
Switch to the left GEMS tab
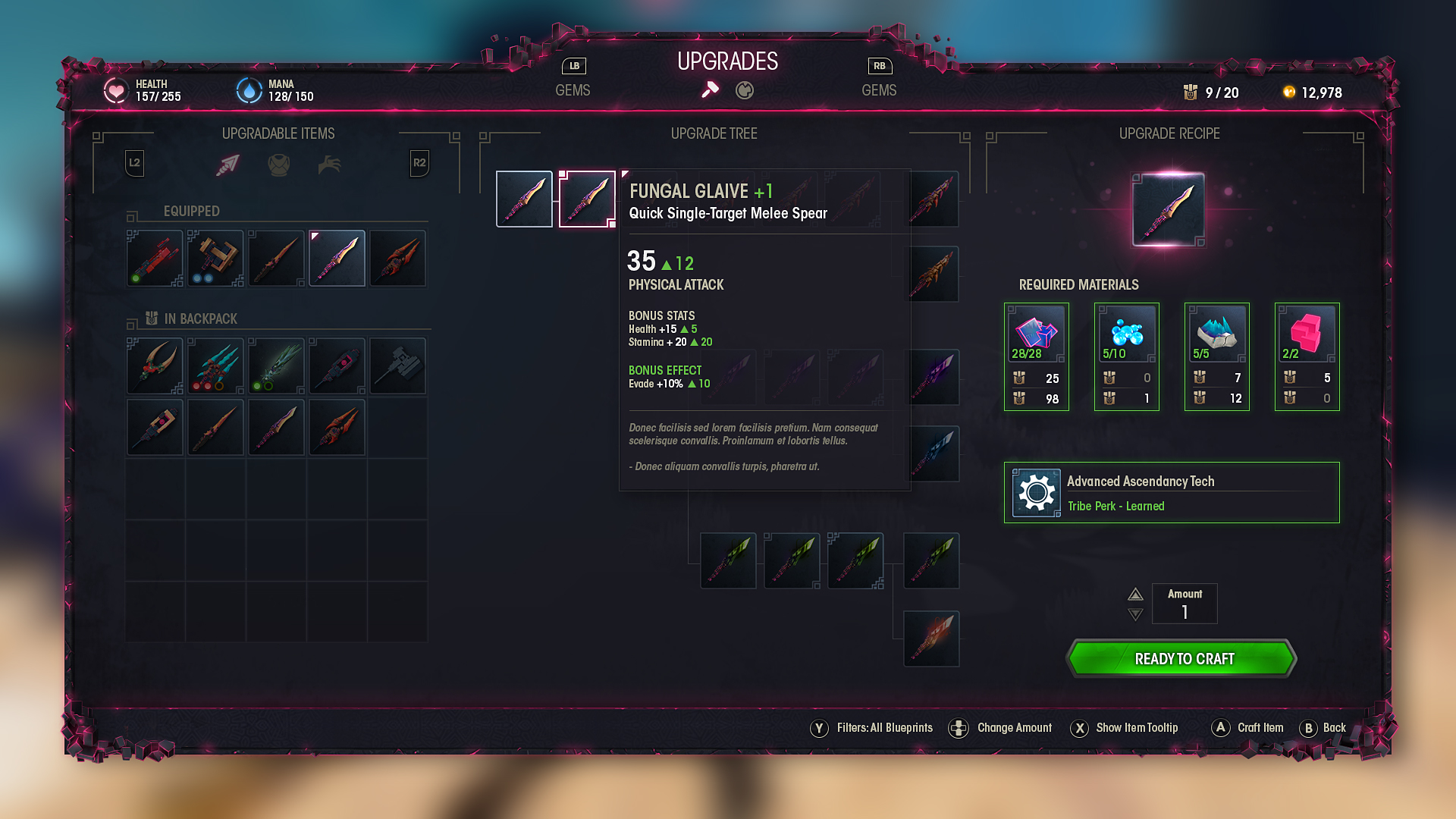[573, 90]
